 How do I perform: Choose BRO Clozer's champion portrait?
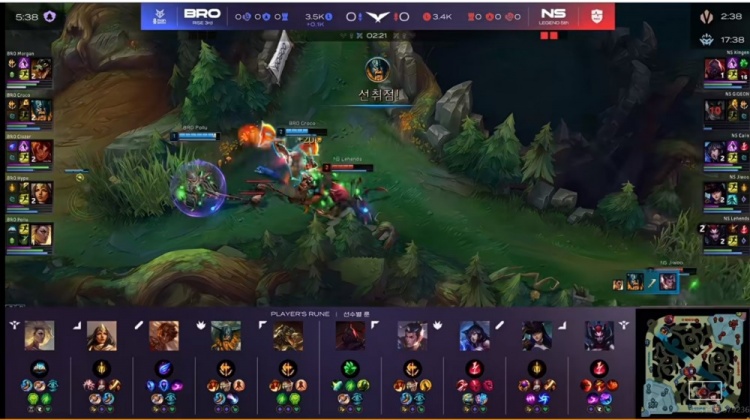[41, 150]
